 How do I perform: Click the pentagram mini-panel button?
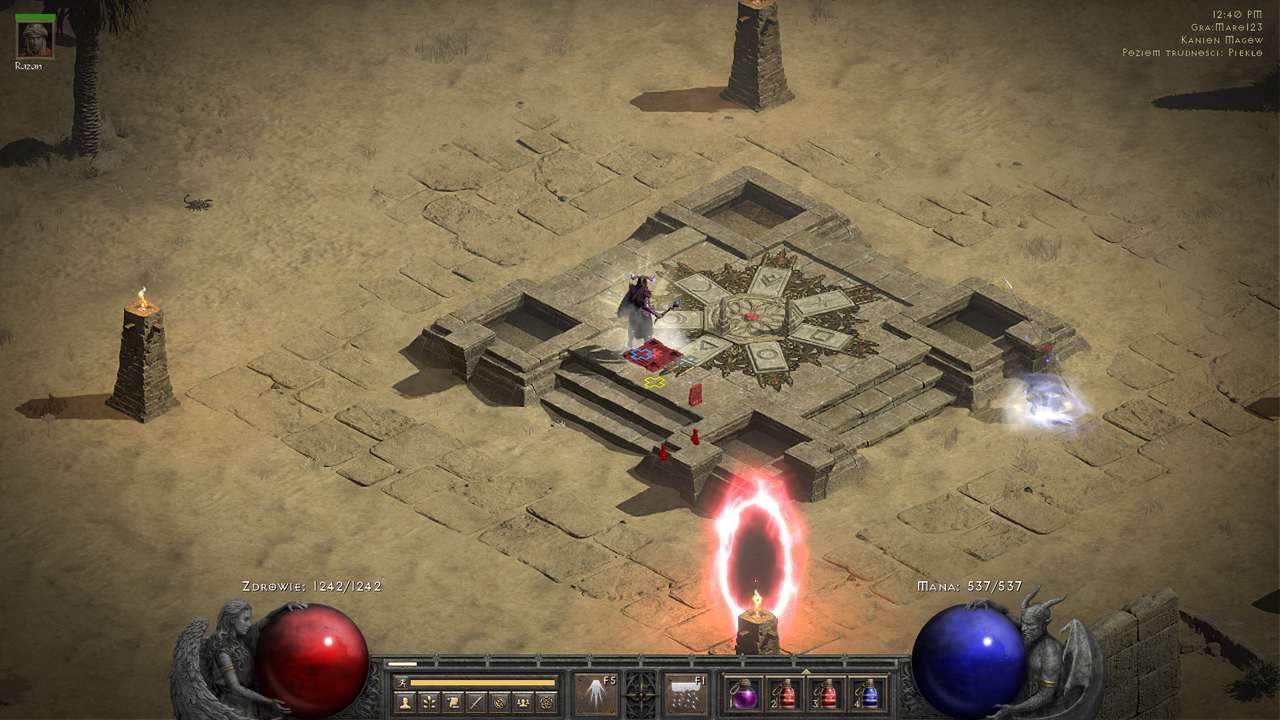point(547,702)
